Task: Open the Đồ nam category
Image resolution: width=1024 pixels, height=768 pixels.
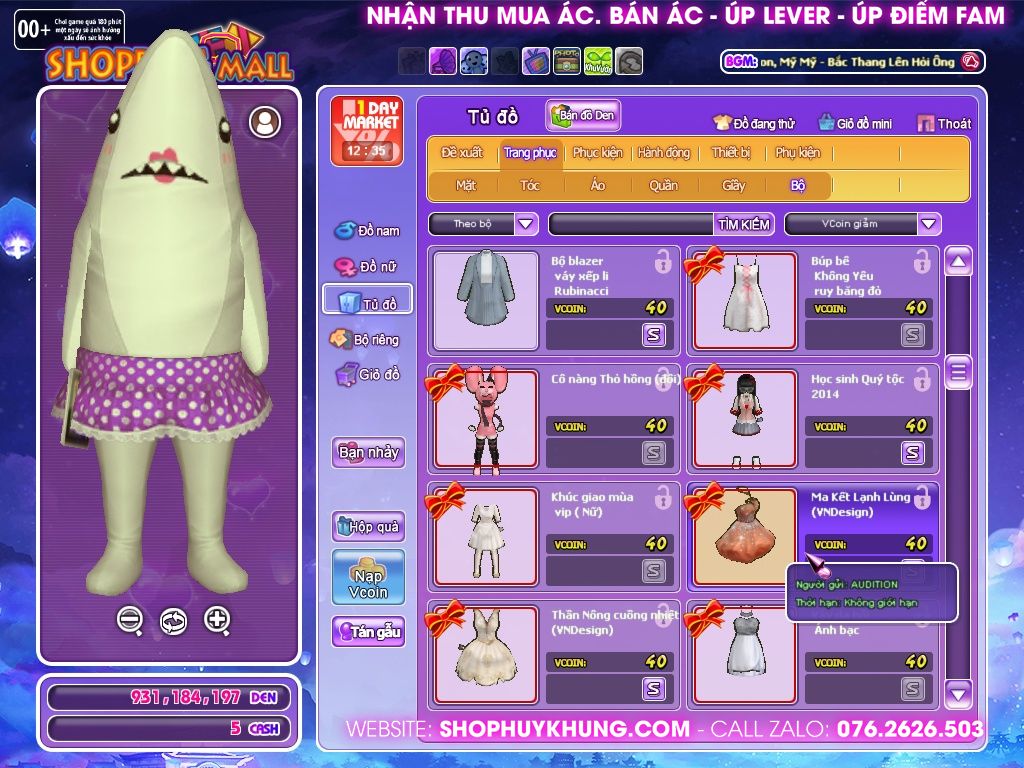Action: (367, 231)
